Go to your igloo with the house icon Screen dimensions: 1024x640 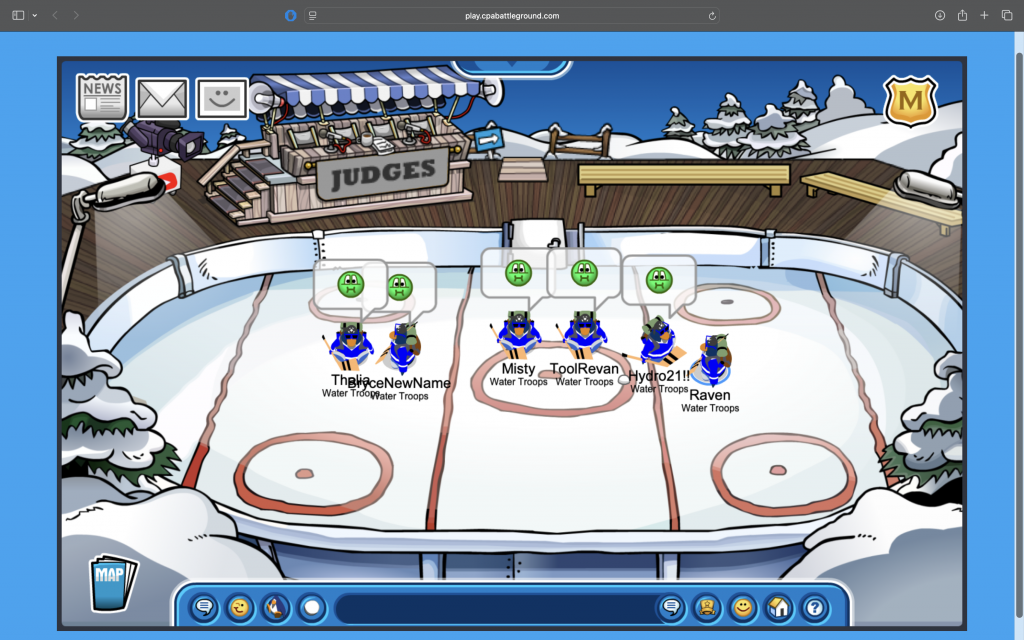778,607
